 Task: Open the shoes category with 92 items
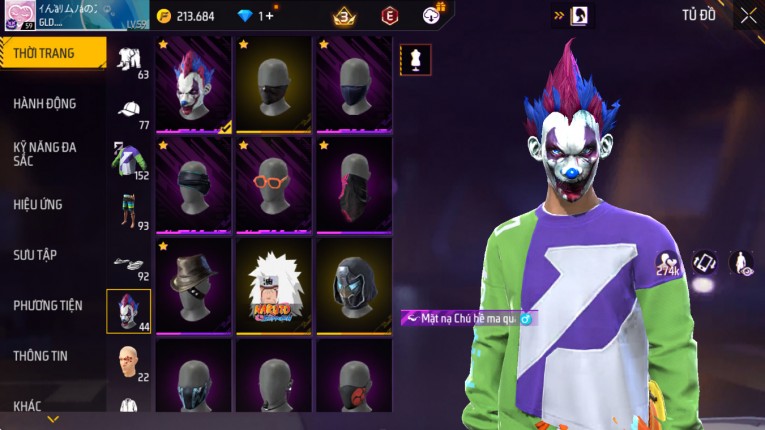pyautogui.click(x=129, y=266)
